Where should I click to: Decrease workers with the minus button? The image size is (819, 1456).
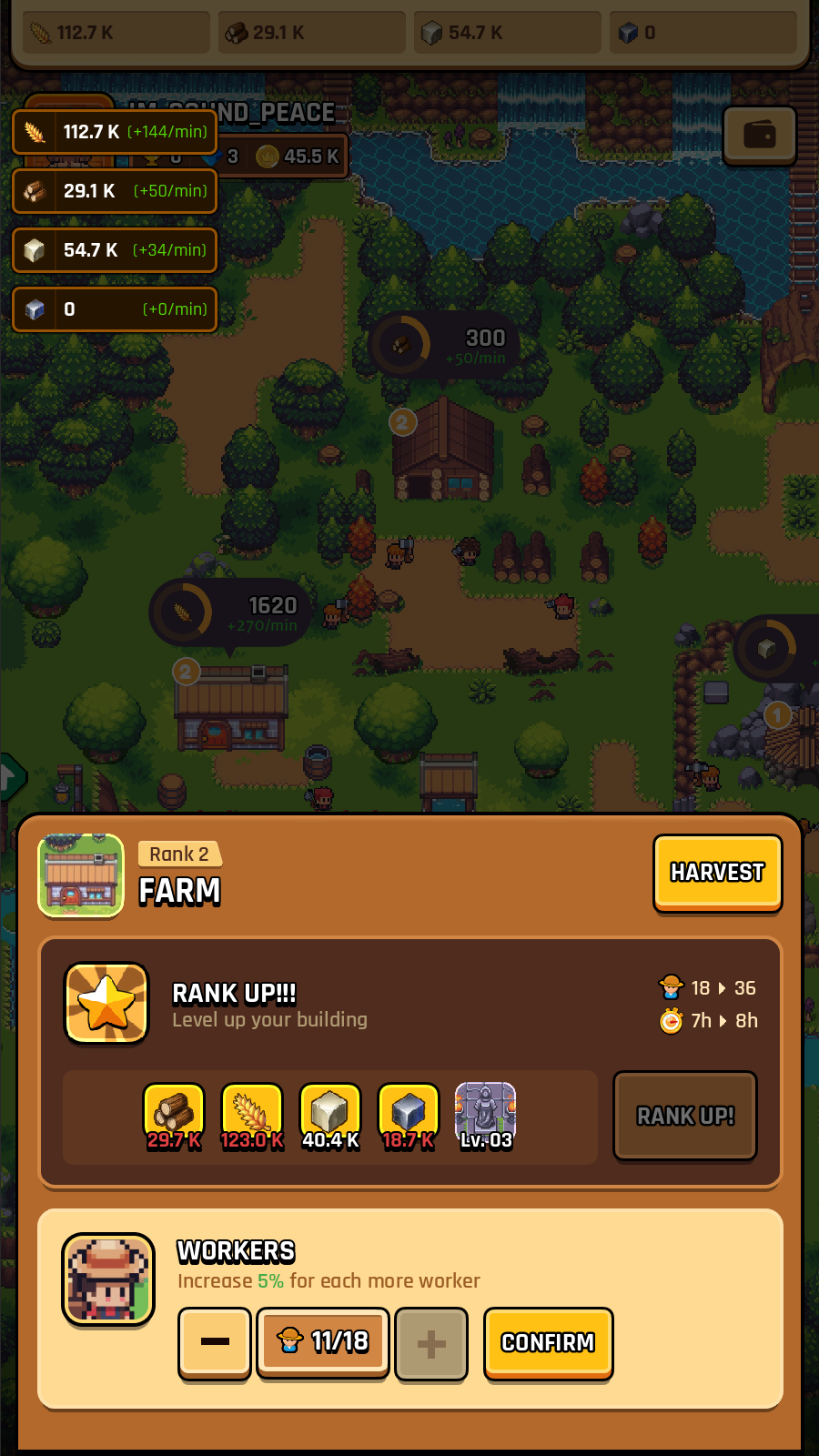click(x=215, y=1342)
